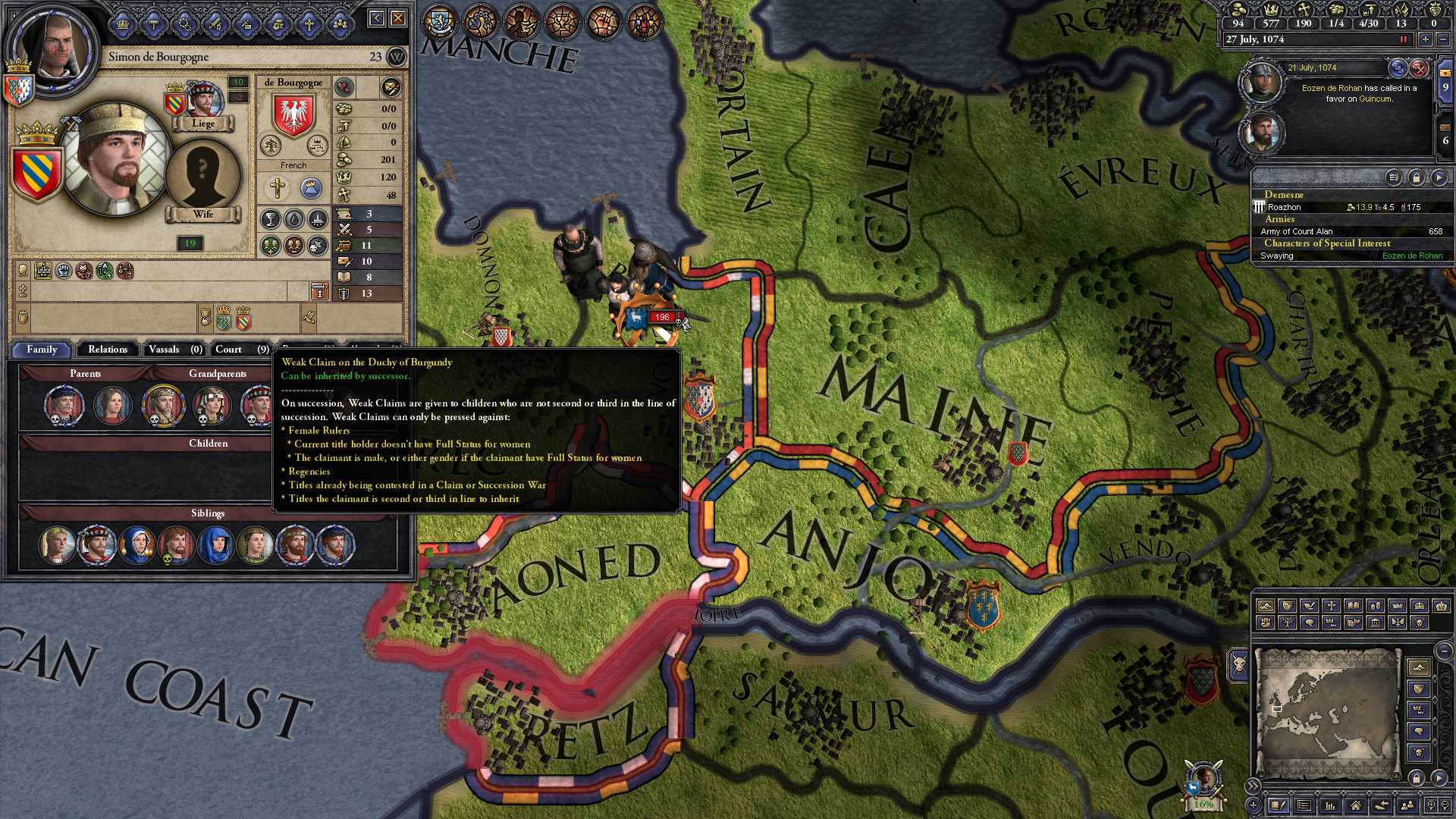Open Eozen de Rohan from special interest
Screen dimensions: 1456x819
click(1411, 256)
